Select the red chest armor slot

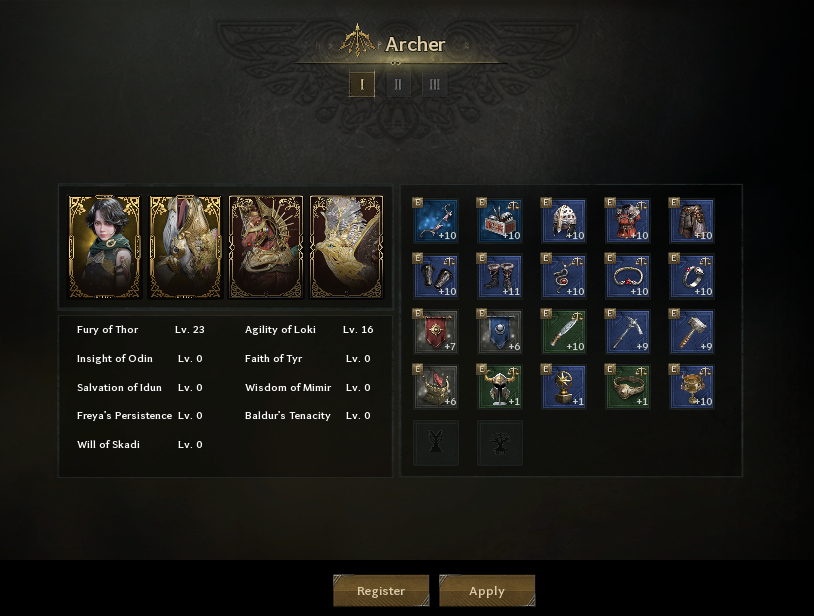(628, 221)
